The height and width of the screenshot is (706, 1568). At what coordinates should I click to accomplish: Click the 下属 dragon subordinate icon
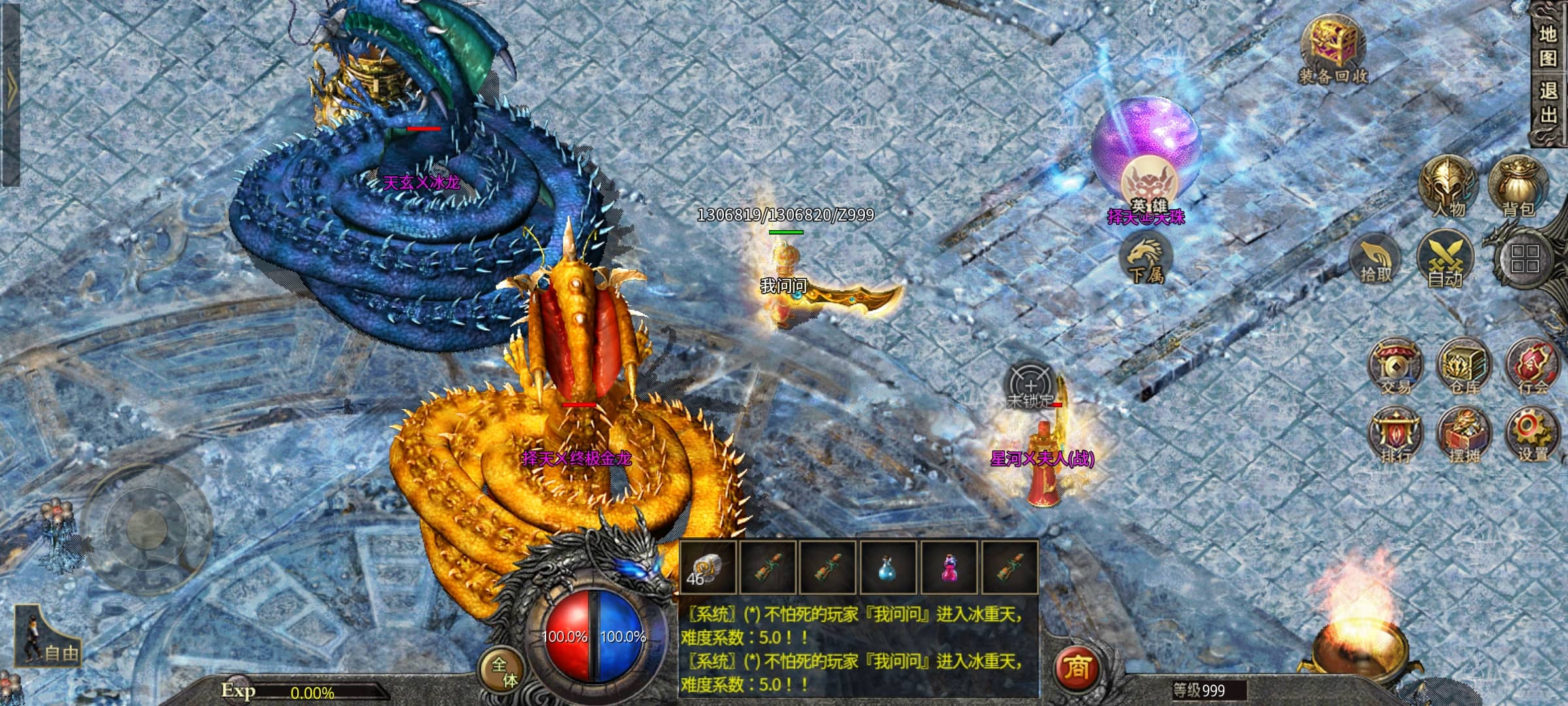(1145, 260)
